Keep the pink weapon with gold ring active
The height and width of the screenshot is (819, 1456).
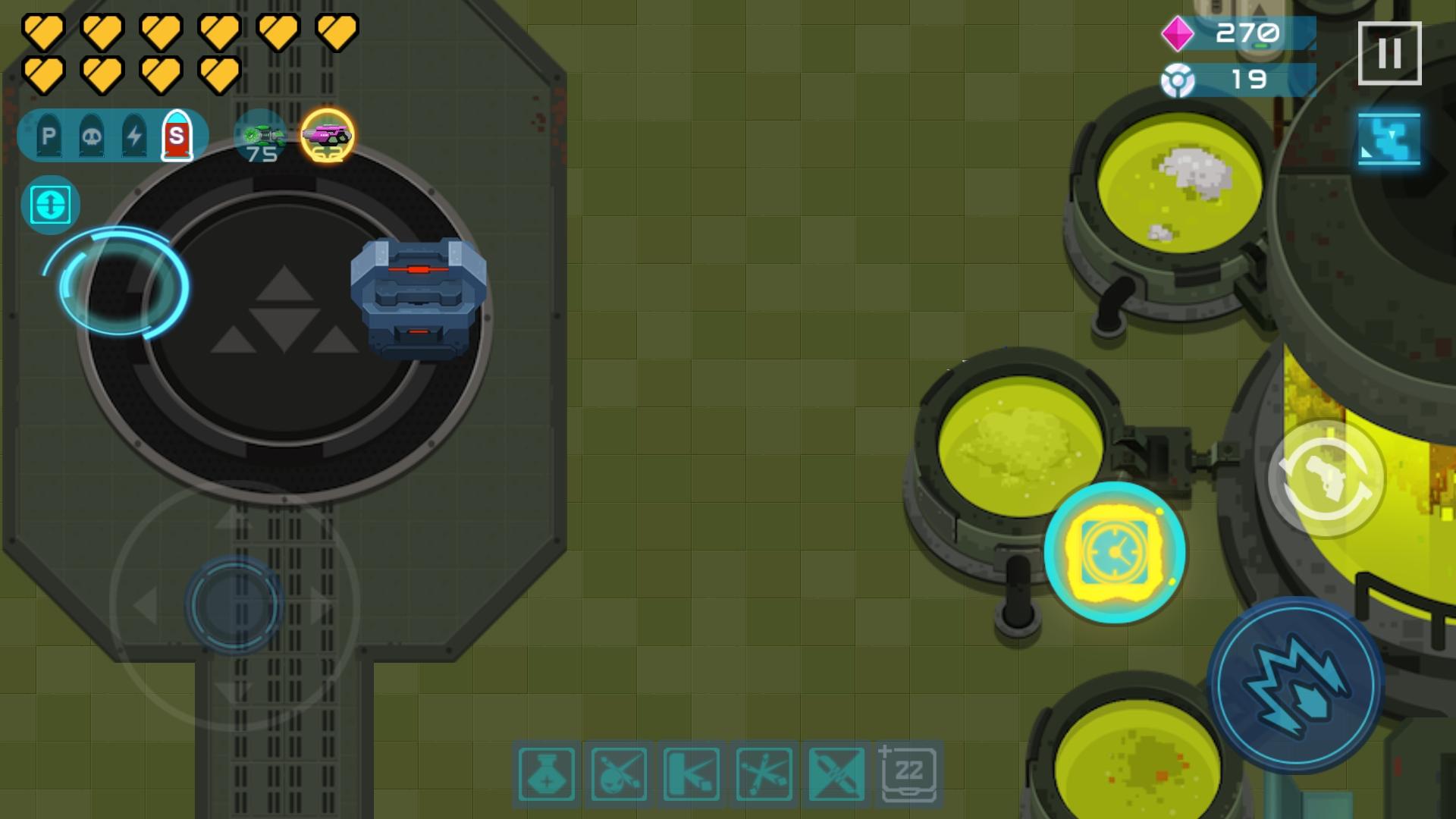click(x=326, y=136)
